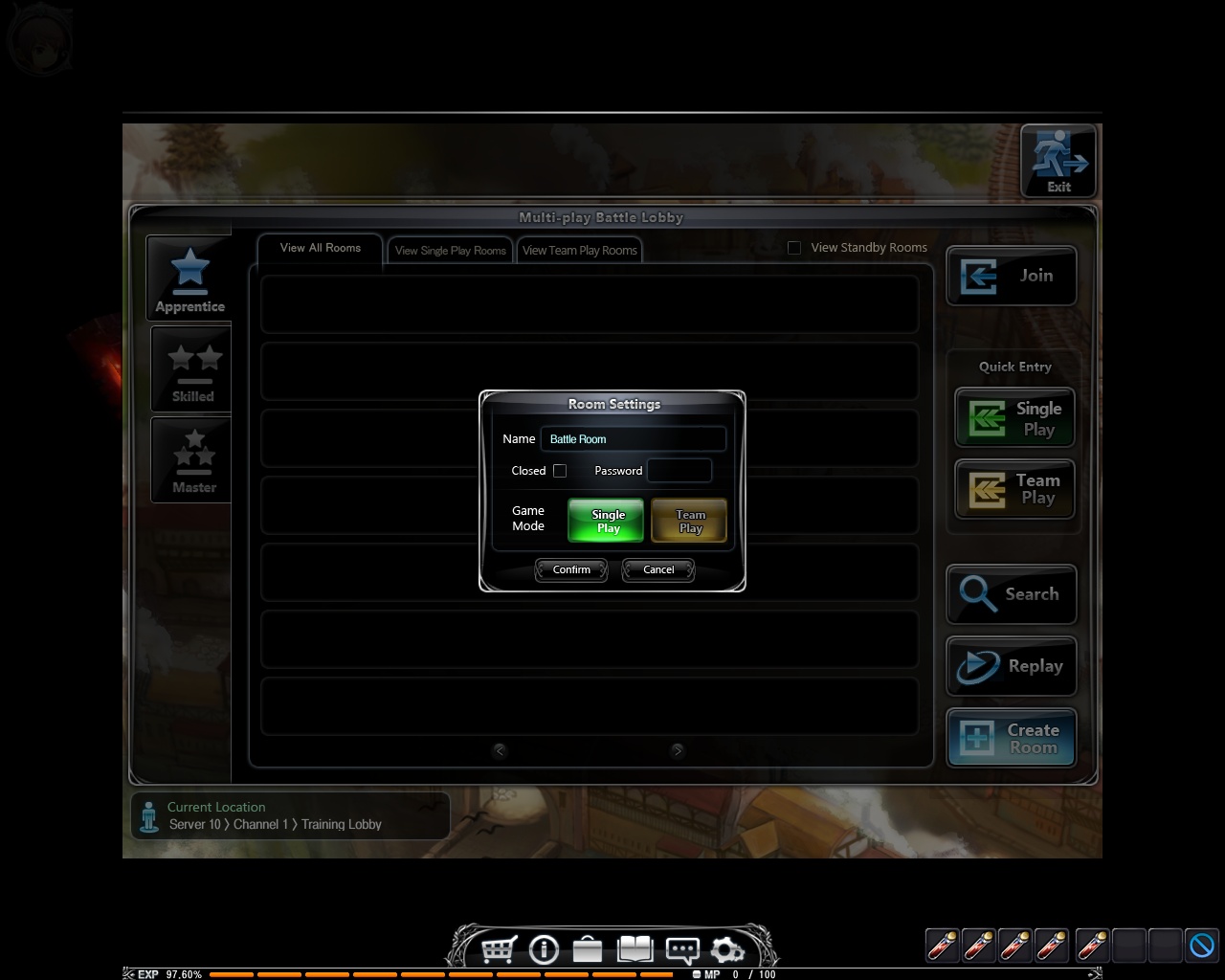Quick enter a Single Play match

click(1014, 418)
